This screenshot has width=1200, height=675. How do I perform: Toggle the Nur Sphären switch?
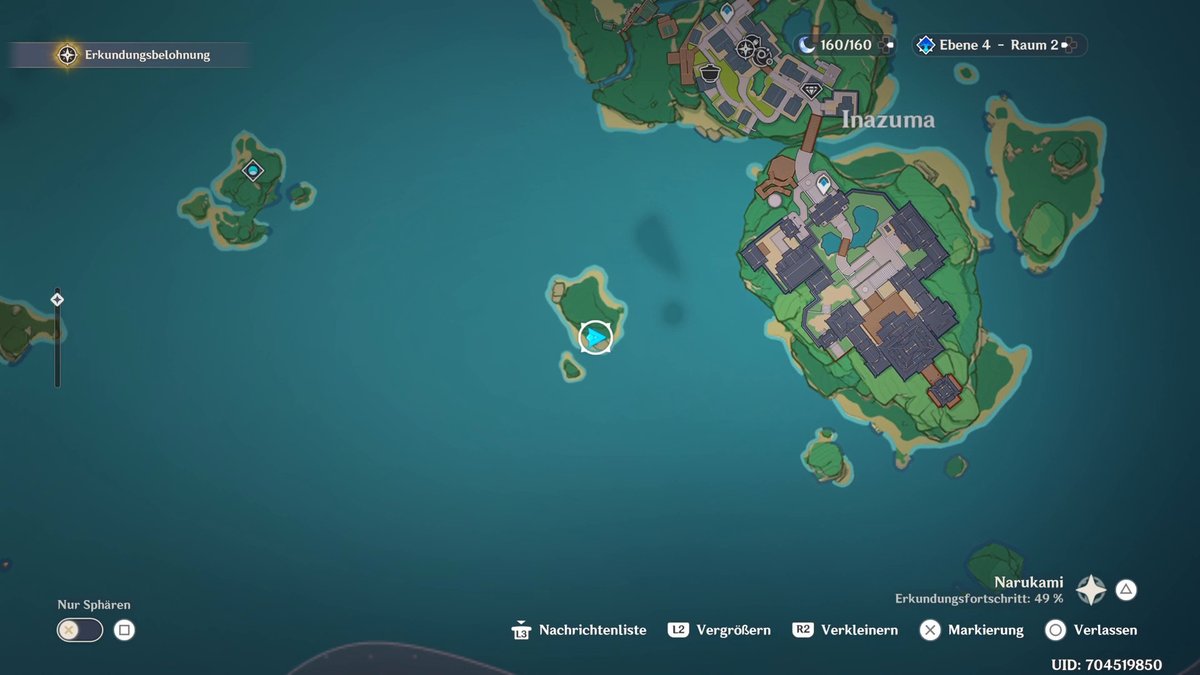(80, 630)
